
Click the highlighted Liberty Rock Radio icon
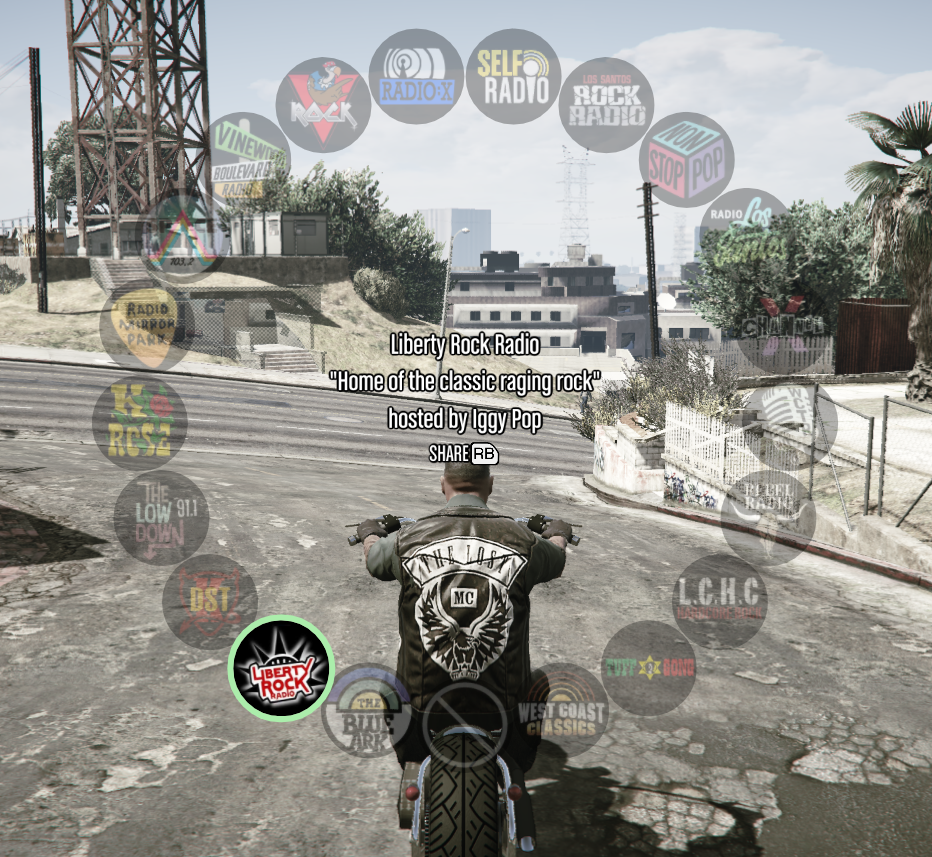pos(281,668)
